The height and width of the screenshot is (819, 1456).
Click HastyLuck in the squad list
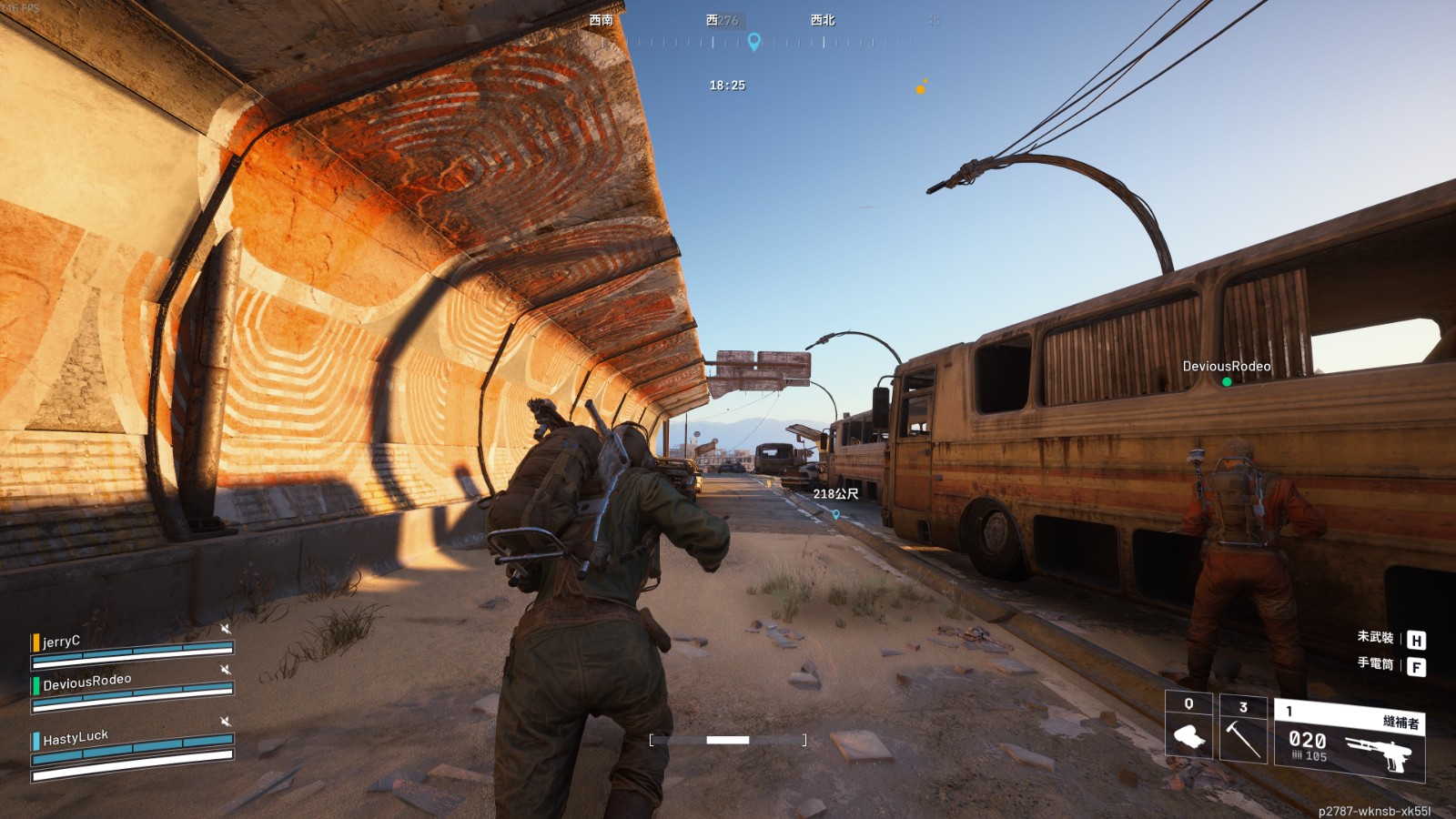point(76,737)
